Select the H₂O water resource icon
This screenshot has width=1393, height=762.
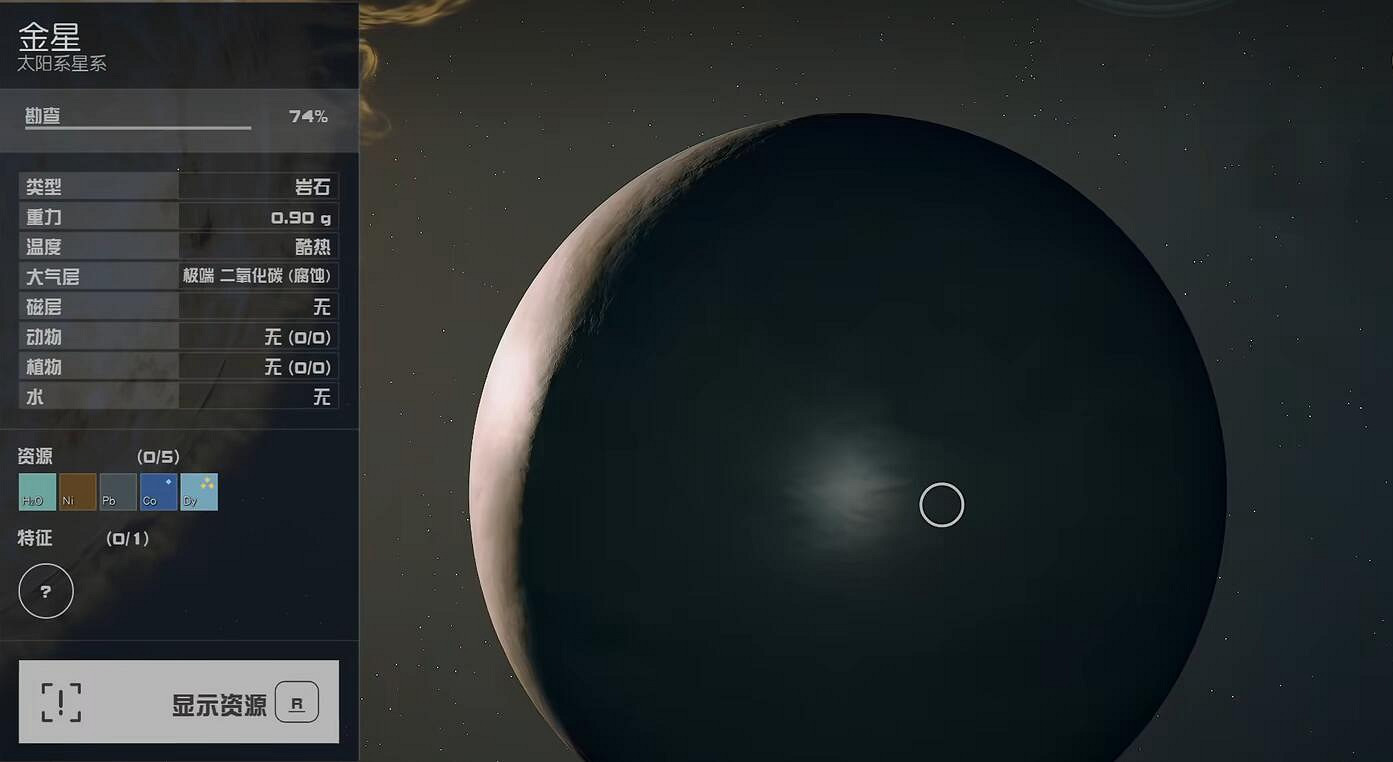(35, 492)
